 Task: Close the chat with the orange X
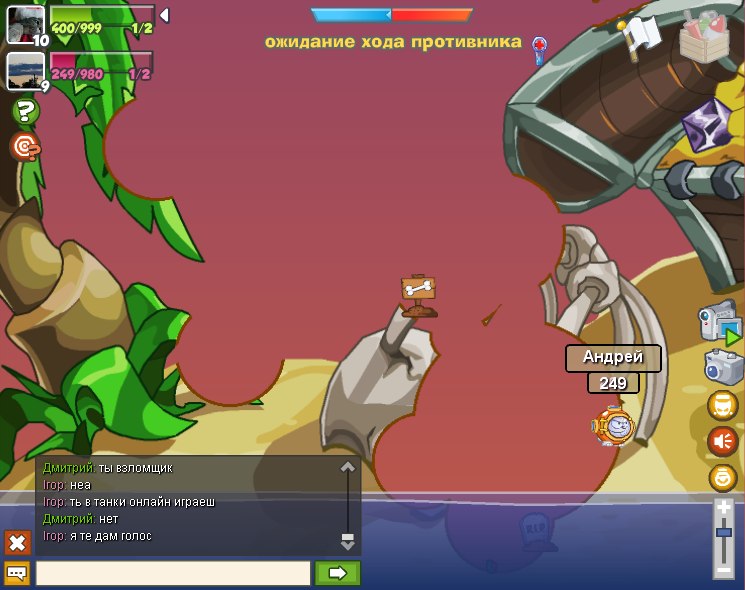[17, 542]
